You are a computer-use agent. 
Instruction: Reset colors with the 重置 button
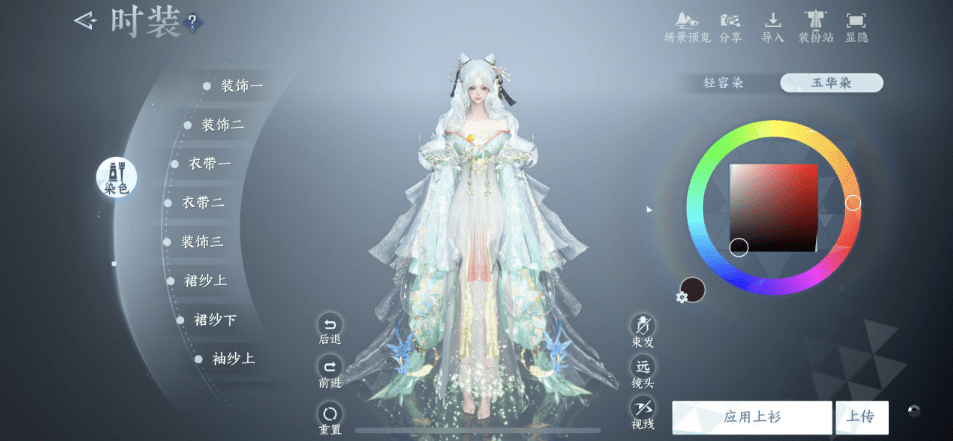coord(329,416)
